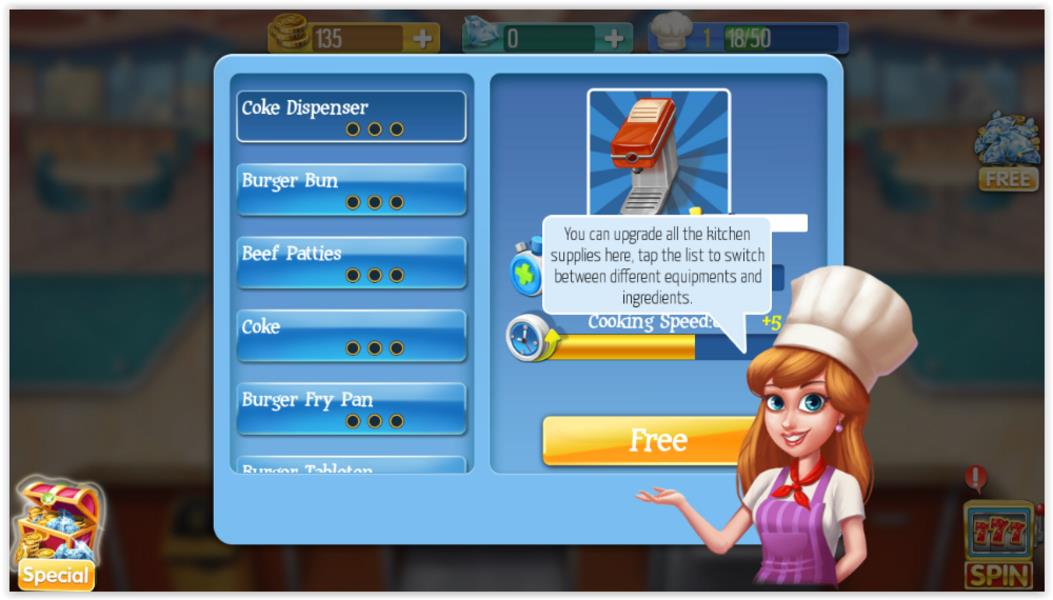
Task: Select Beef Patties from the list
Action: (351, 263)
